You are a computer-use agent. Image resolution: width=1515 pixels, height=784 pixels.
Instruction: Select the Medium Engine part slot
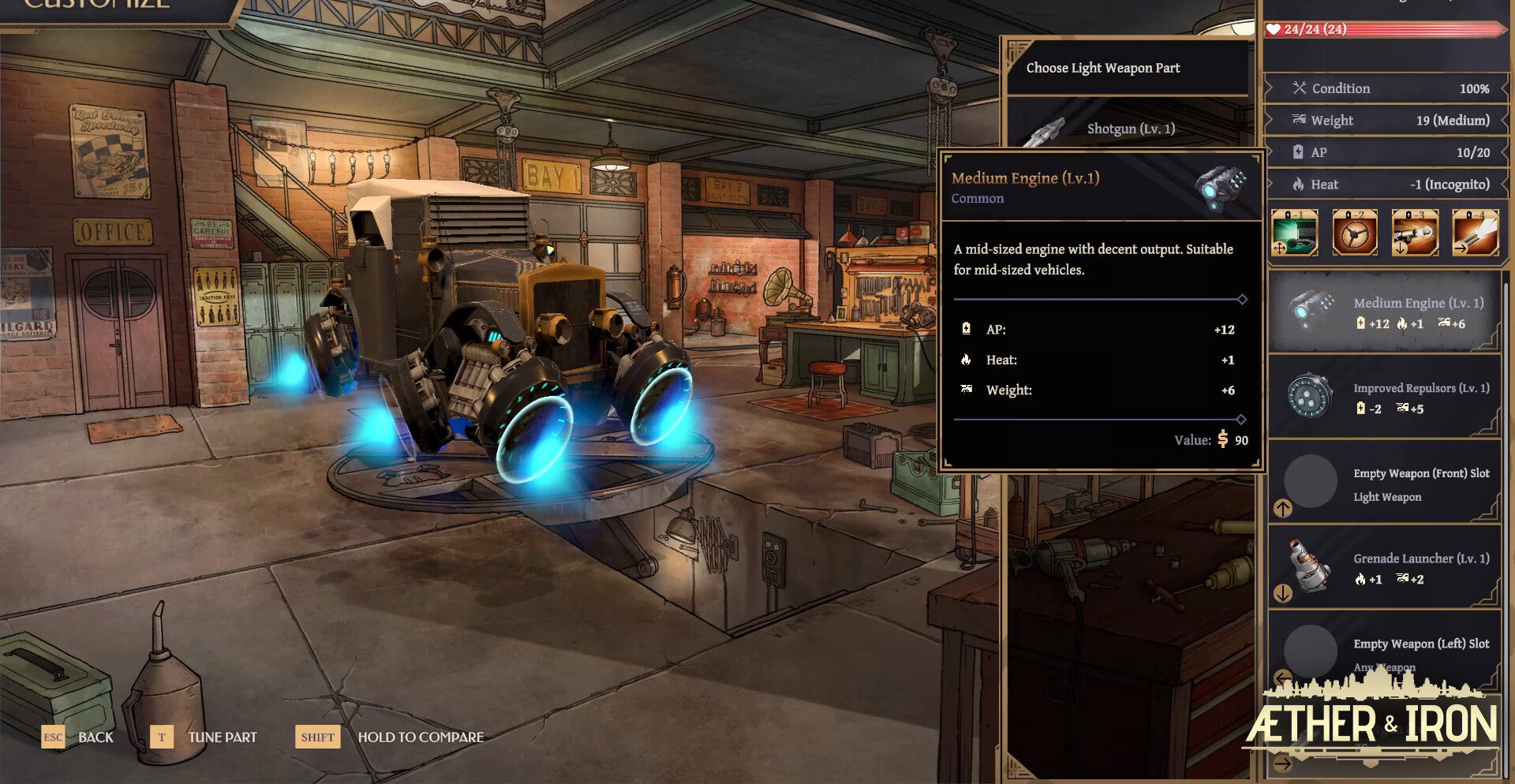1383,312
